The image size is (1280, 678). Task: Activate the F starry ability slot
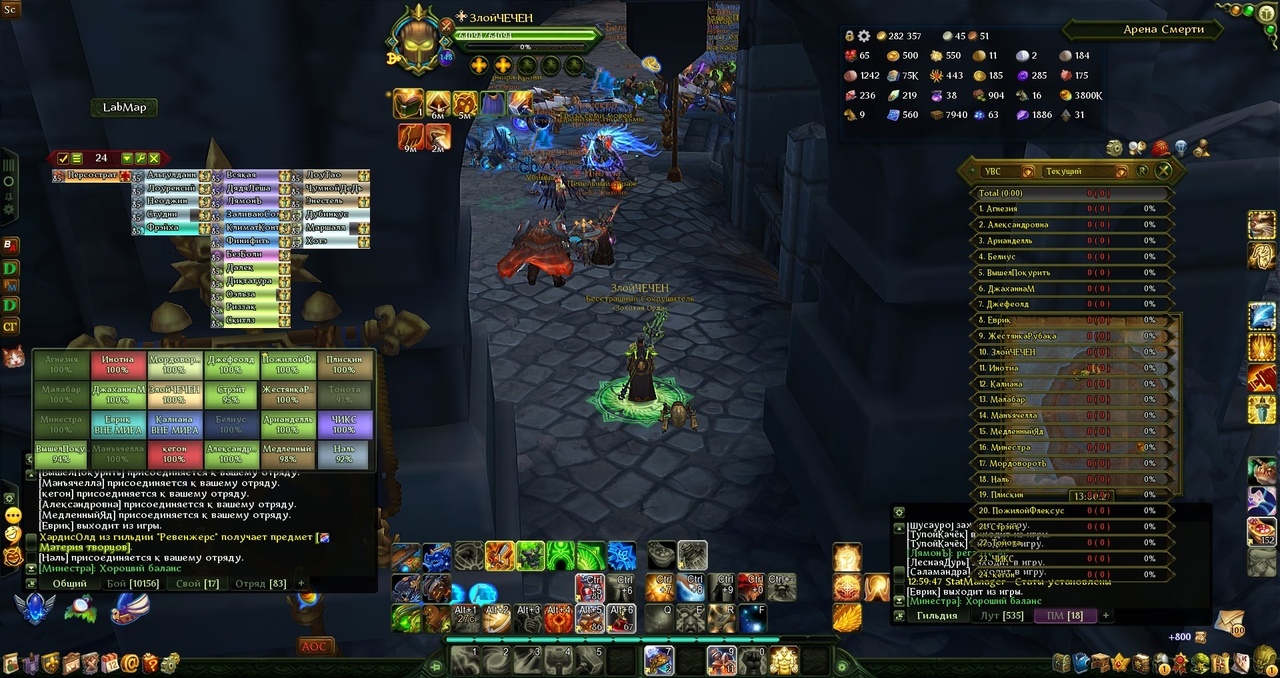pos(753,618)
